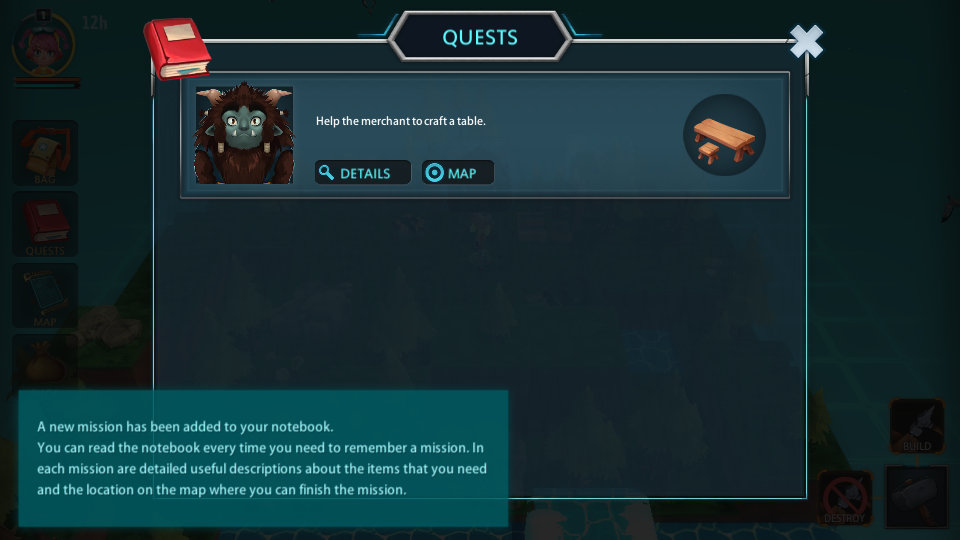960x540 pixels.
Task: Activate the Build hammer button
Action: click(x=917, y=425)
